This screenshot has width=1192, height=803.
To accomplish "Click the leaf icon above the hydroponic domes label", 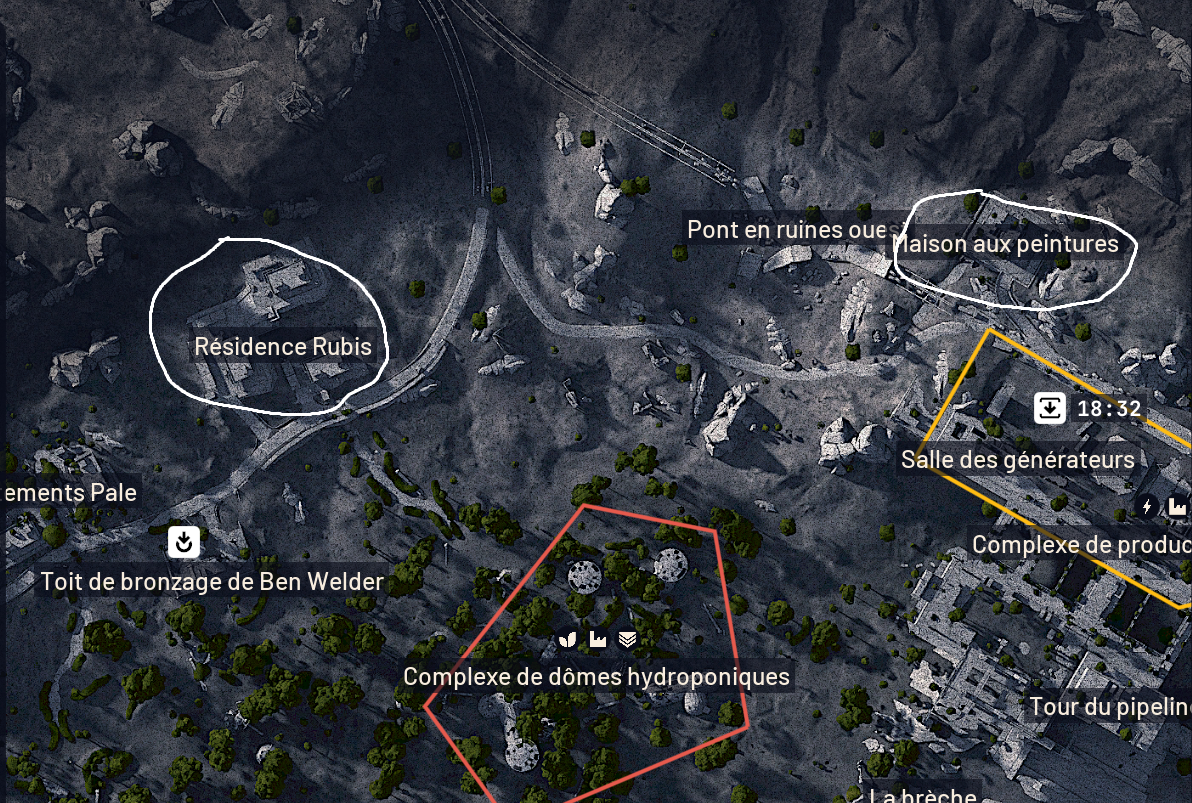I will click(568, 638).
